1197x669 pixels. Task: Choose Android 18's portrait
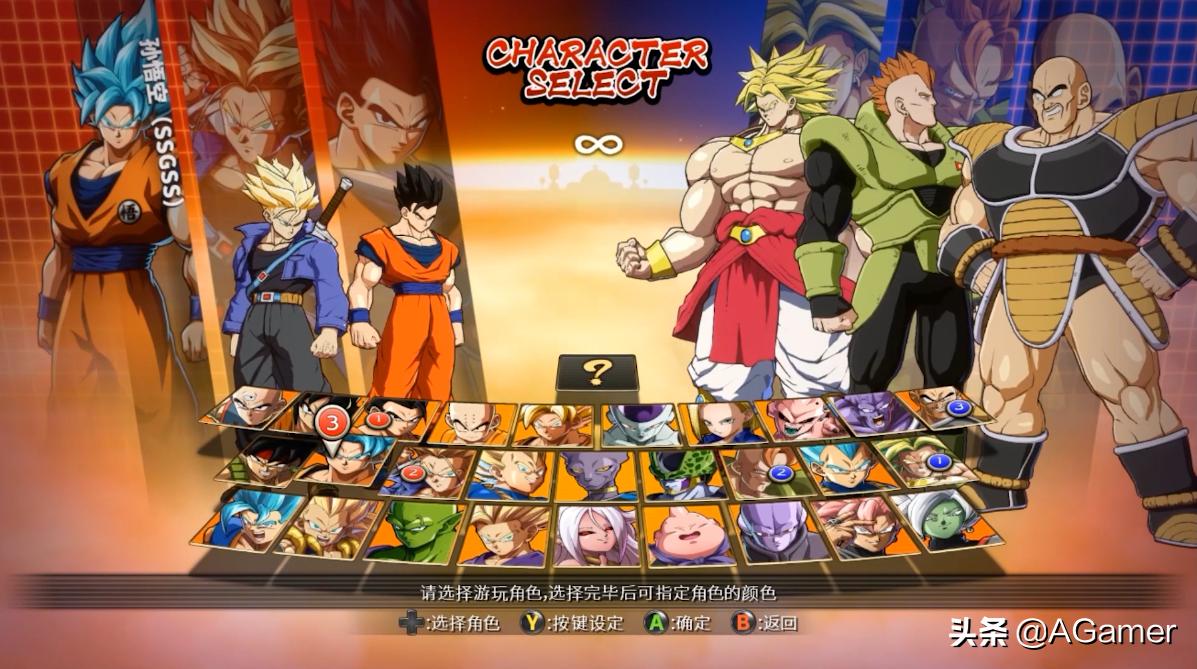coord(722,422)
